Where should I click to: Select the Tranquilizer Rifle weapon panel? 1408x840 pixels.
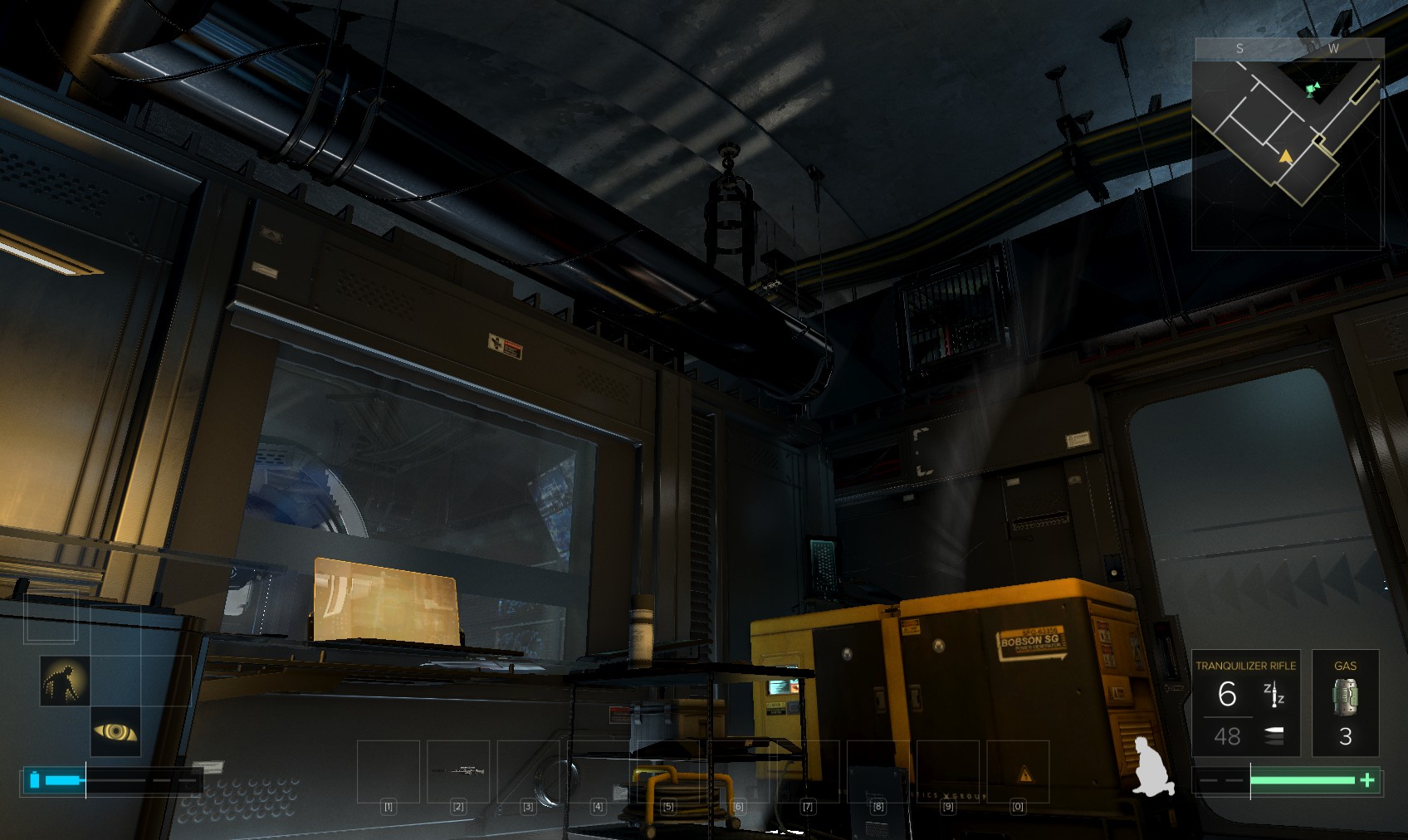1245,702
